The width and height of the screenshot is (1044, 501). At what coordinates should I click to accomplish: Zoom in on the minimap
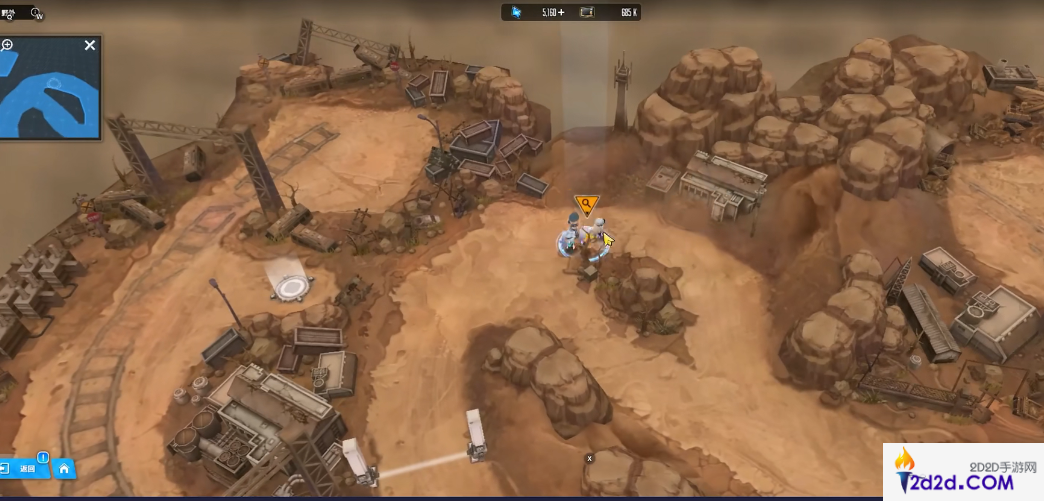(x=7, y=45)
